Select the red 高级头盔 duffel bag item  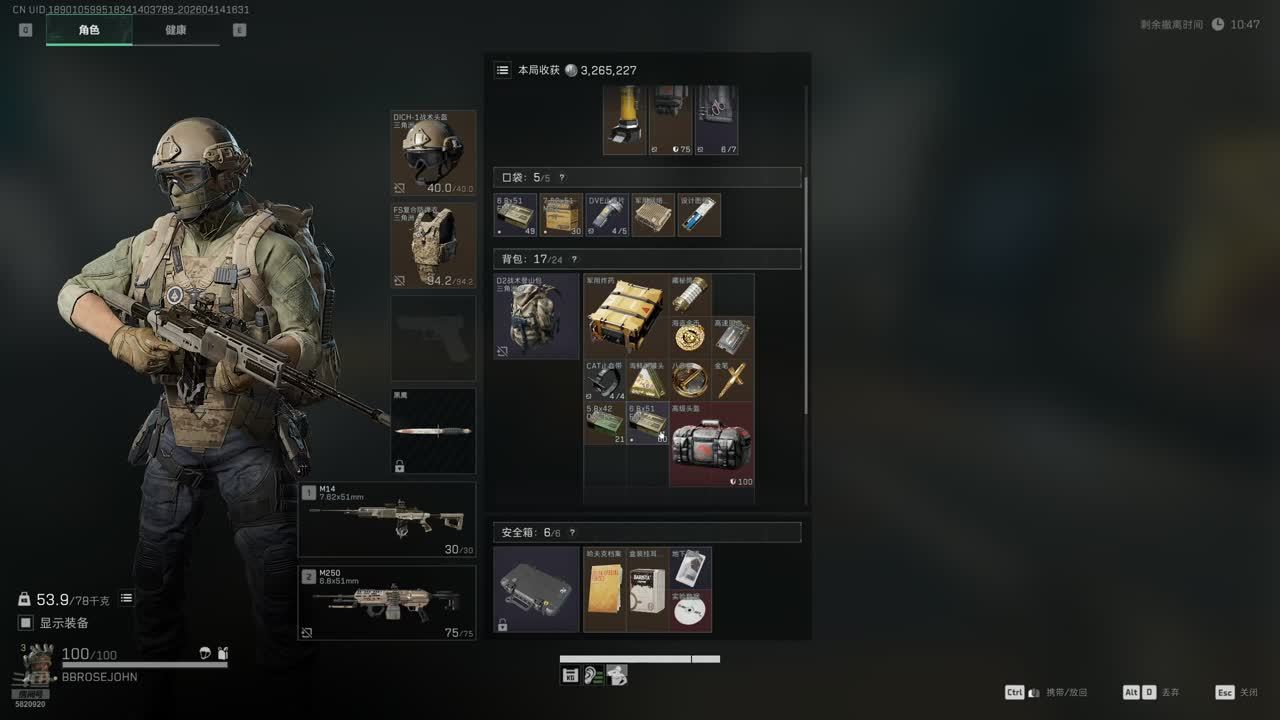(x=711, y=444)
